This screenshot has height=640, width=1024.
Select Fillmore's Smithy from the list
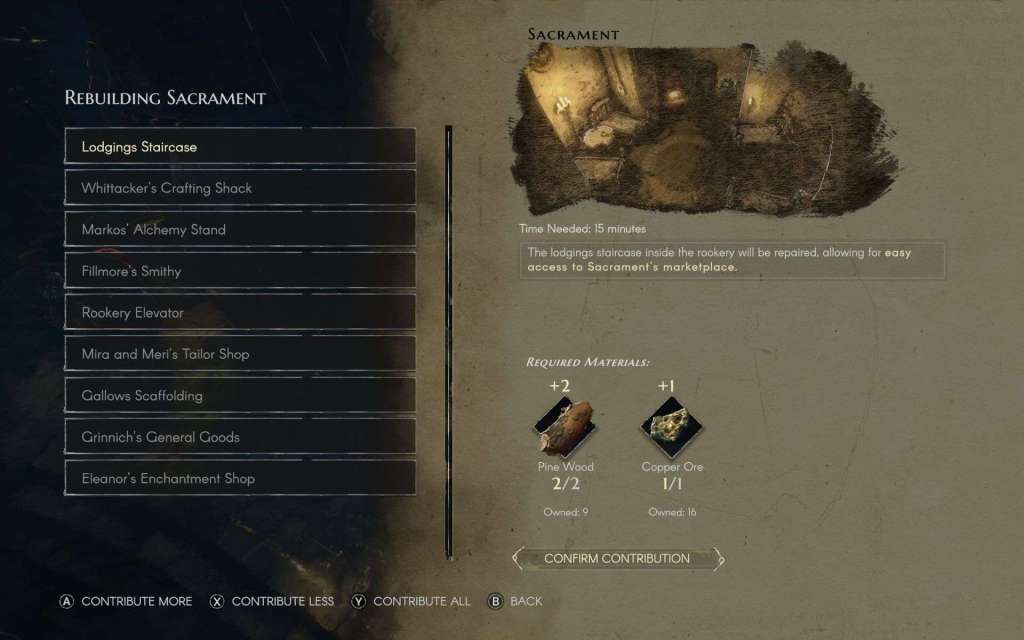pyautogui.click(x=240, y=271)
